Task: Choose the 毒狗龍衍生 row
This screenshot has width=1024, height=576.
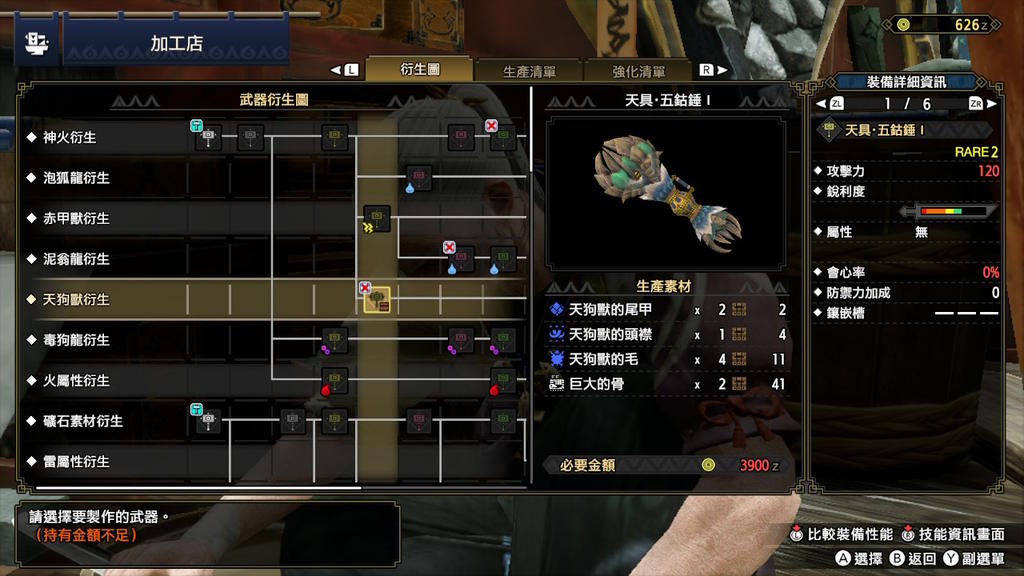Action: click(76, 340)
